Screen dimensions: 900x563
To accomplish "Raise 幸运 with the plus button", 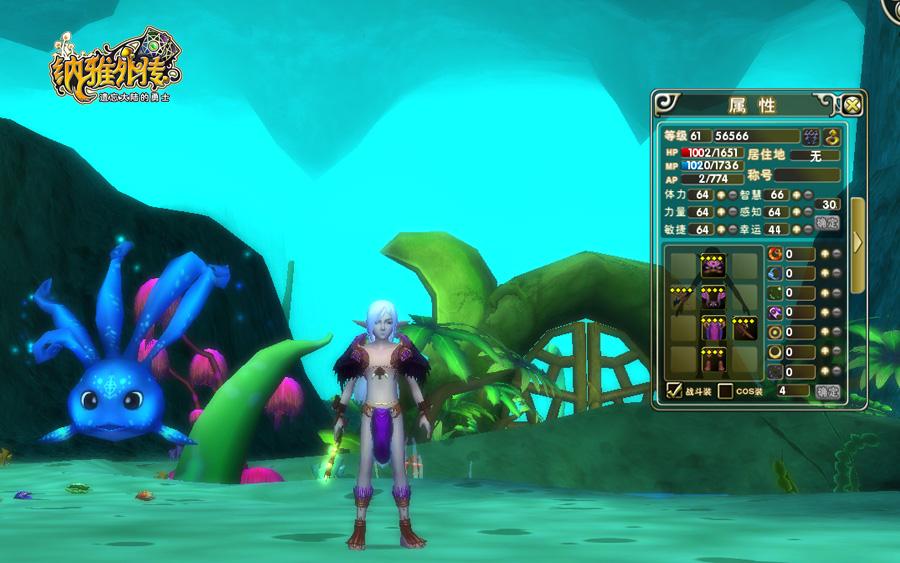I will 796,229.
